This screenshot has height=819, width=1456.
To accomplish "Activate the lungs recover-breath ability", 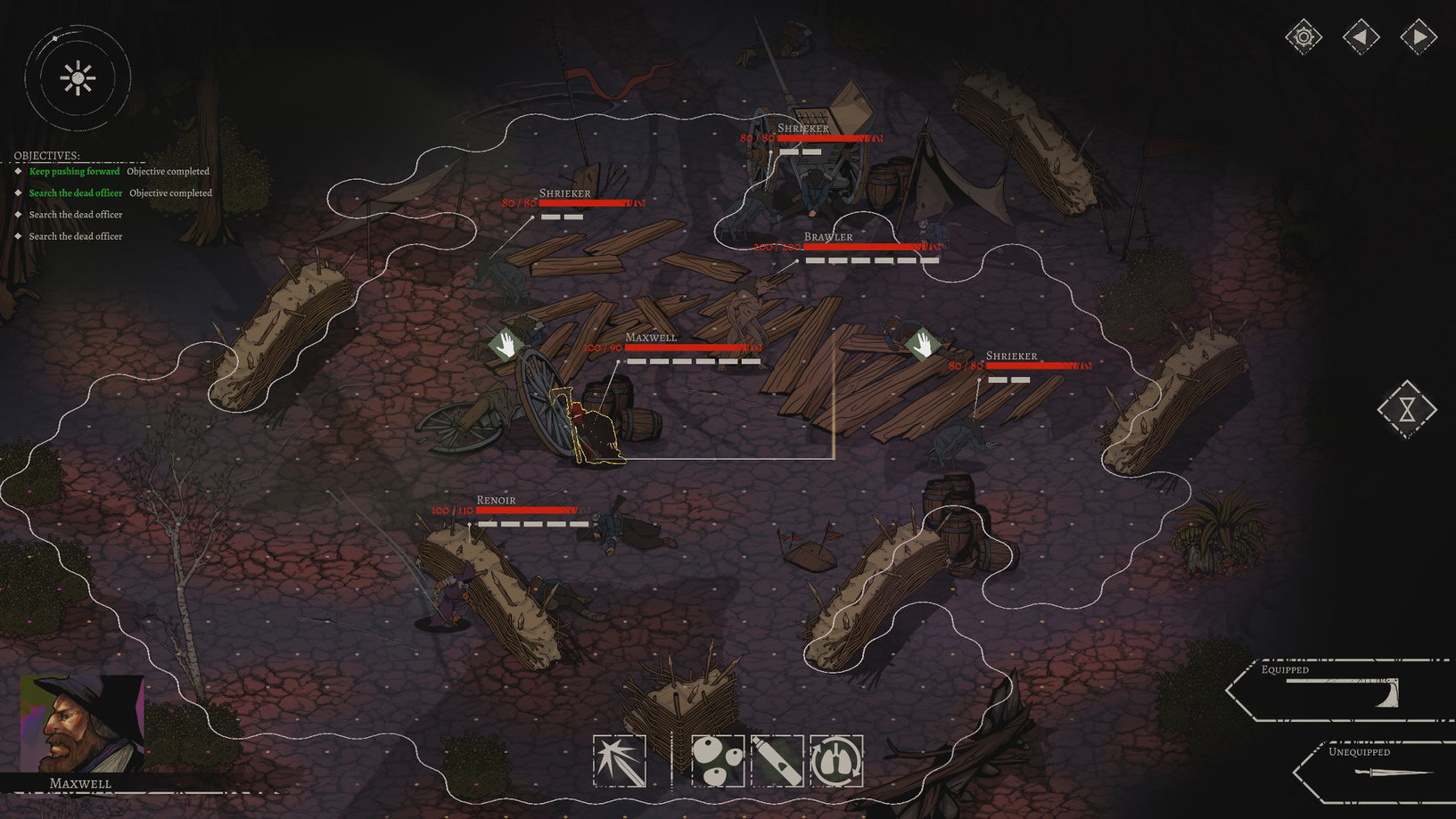I will pos(836,761).
